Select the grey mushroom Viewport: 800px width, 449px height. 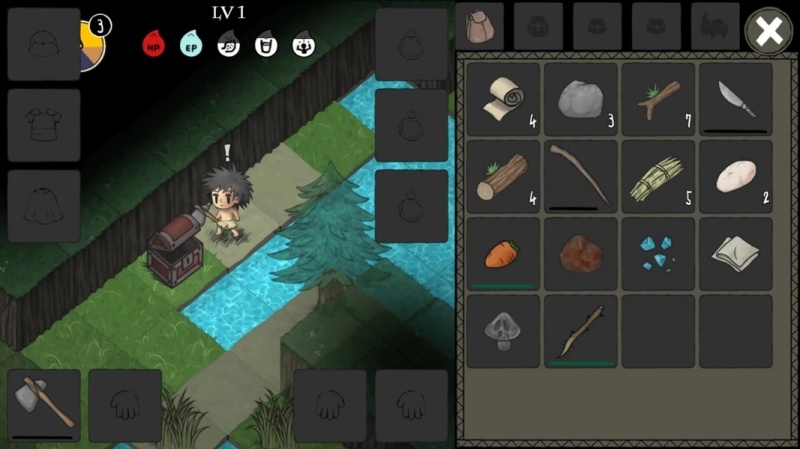(x=503, y=331)
